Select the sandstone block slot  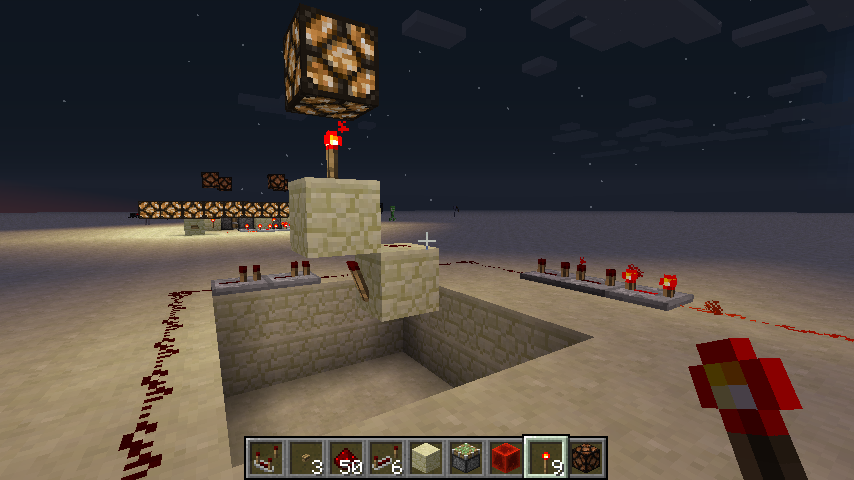[427, 458]
